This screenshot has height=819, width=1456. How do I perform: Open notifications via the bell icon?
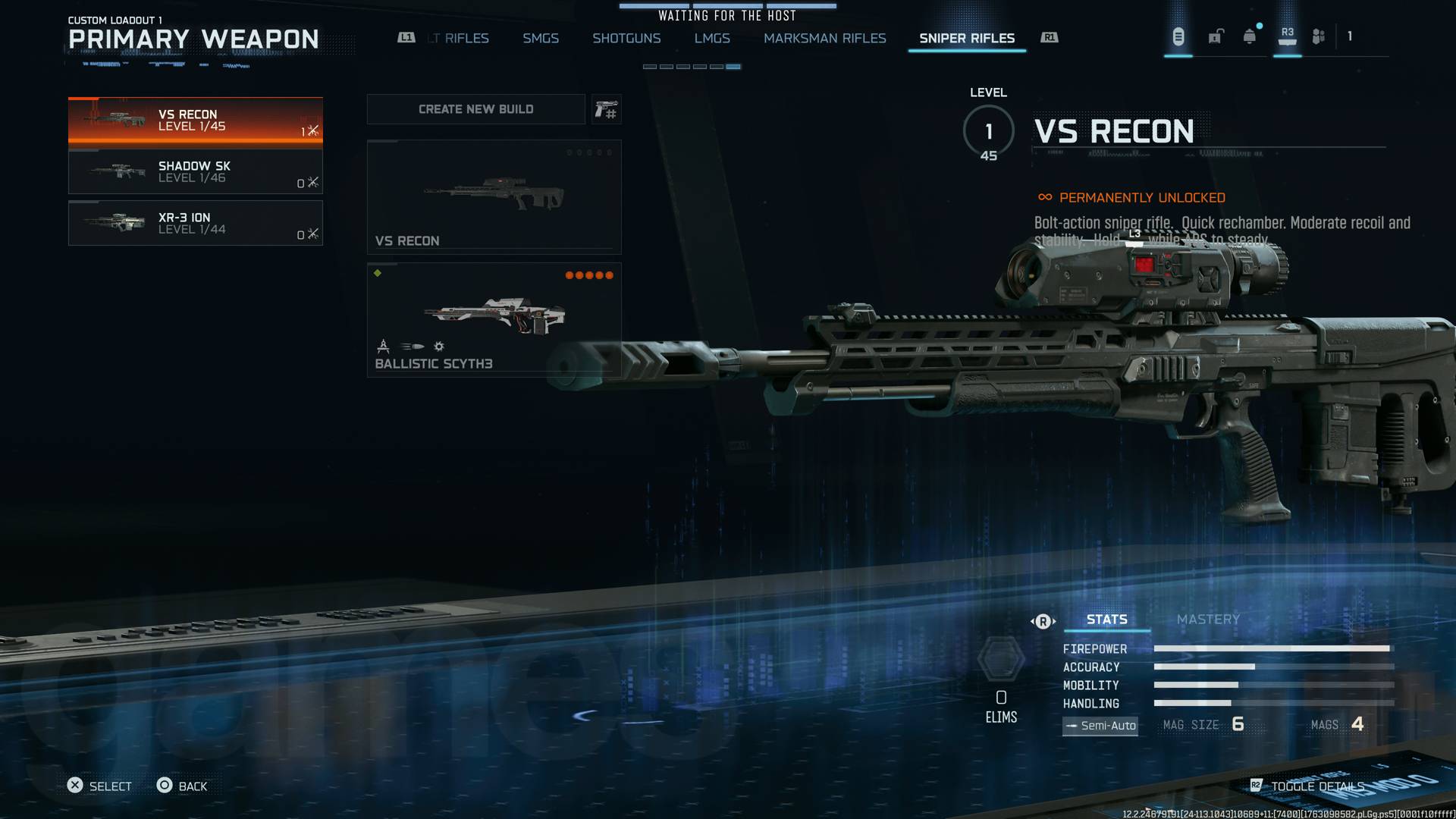1247,35
